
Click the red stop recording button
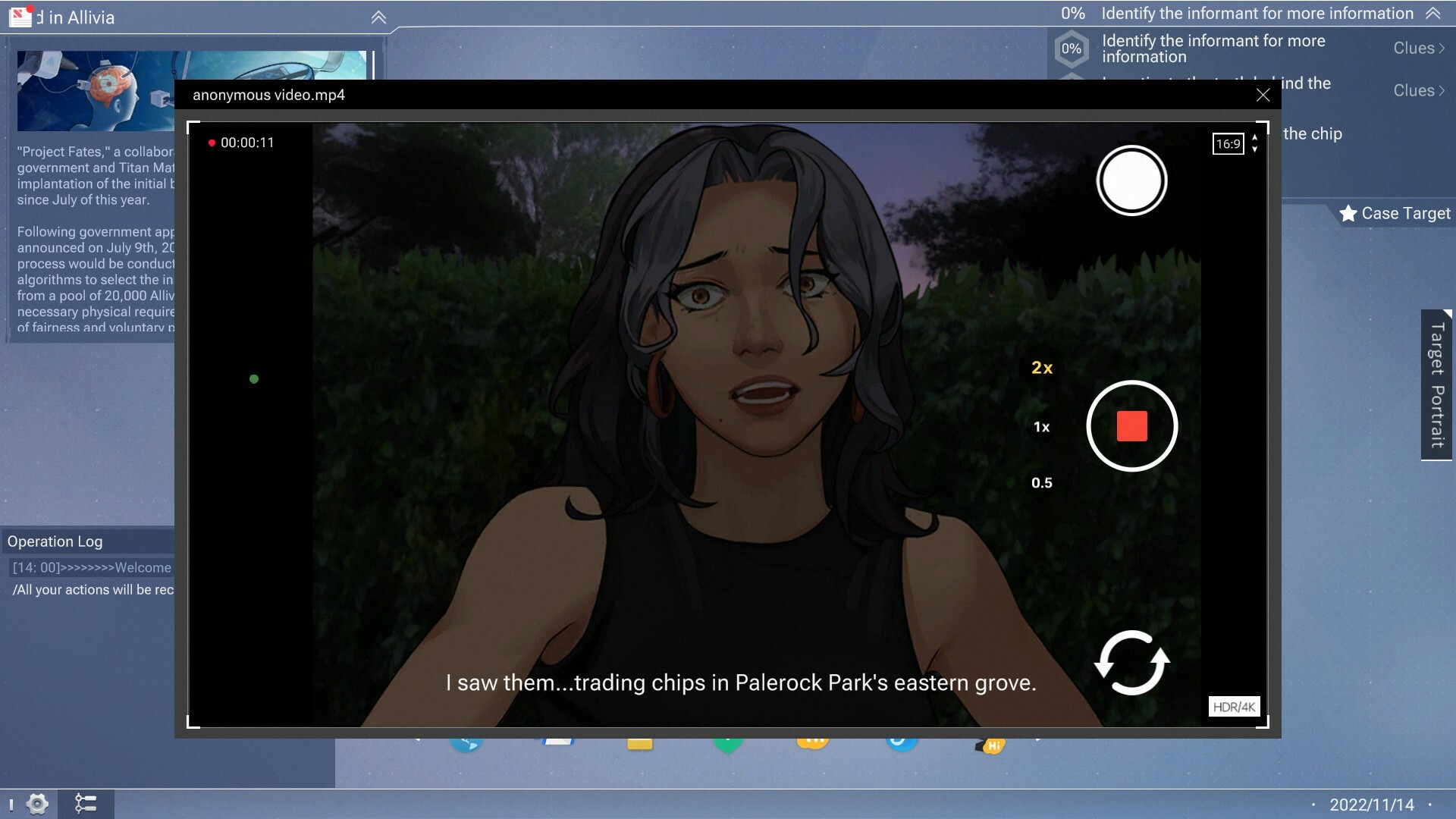(x=1131, y=425)
